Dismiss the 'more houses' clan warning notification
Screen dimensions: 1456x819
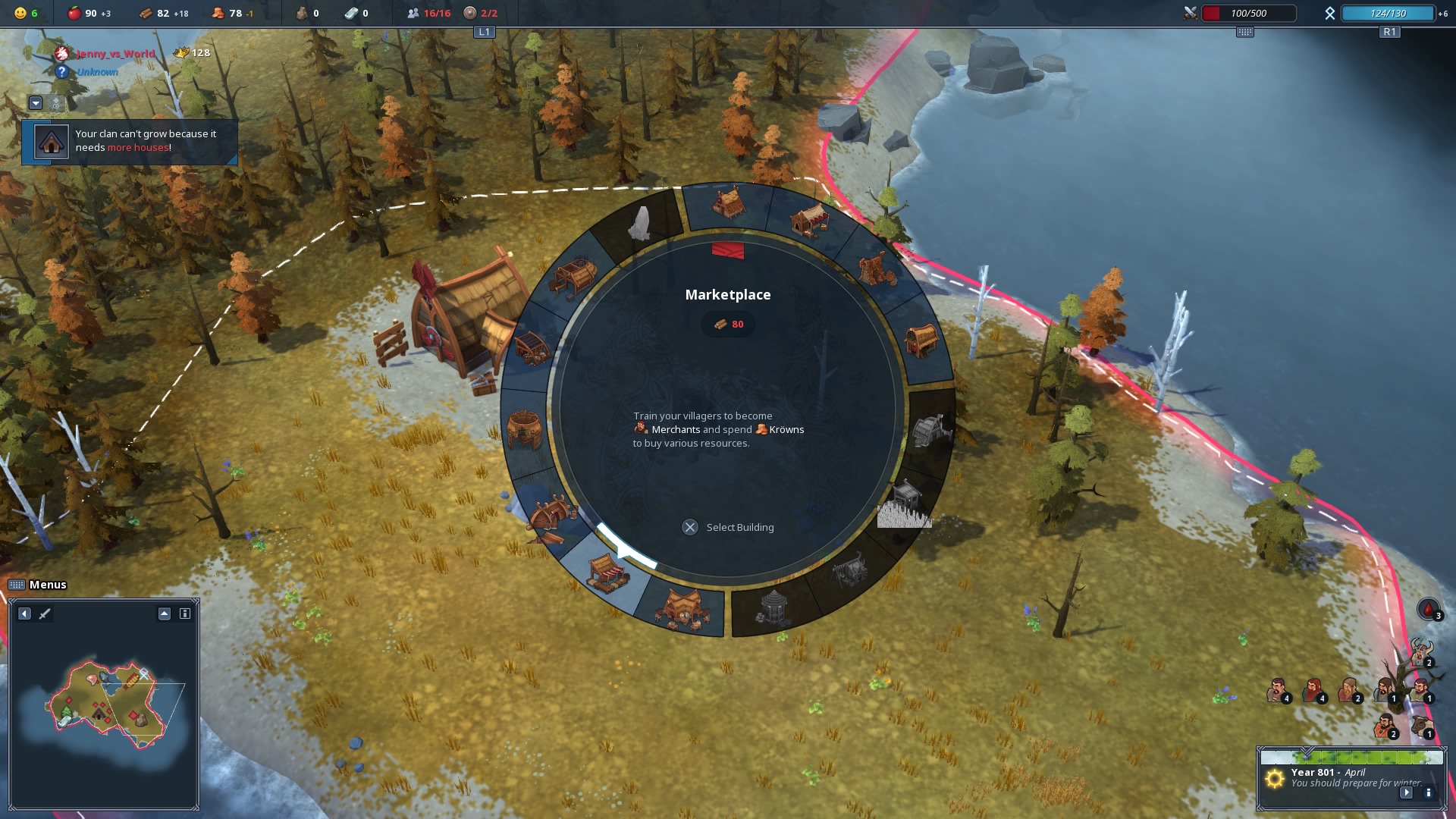tap(129, 141)
